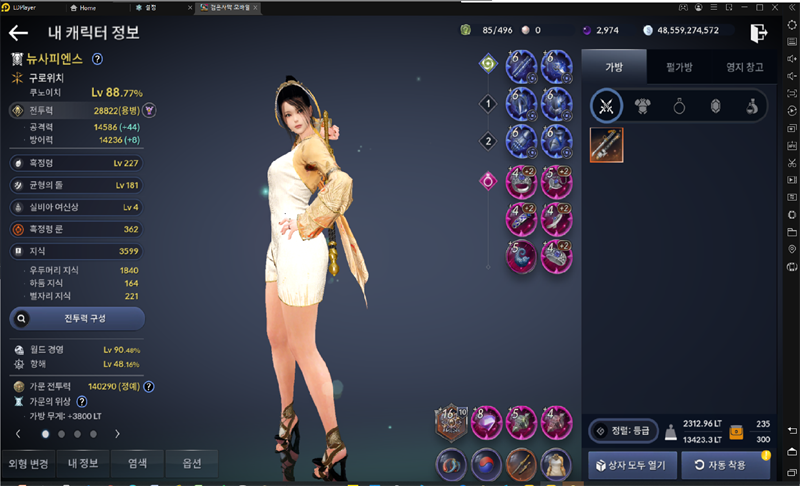Select the weapon item in the bag
This screenshot has height=486, width=800.
point(606,146)
